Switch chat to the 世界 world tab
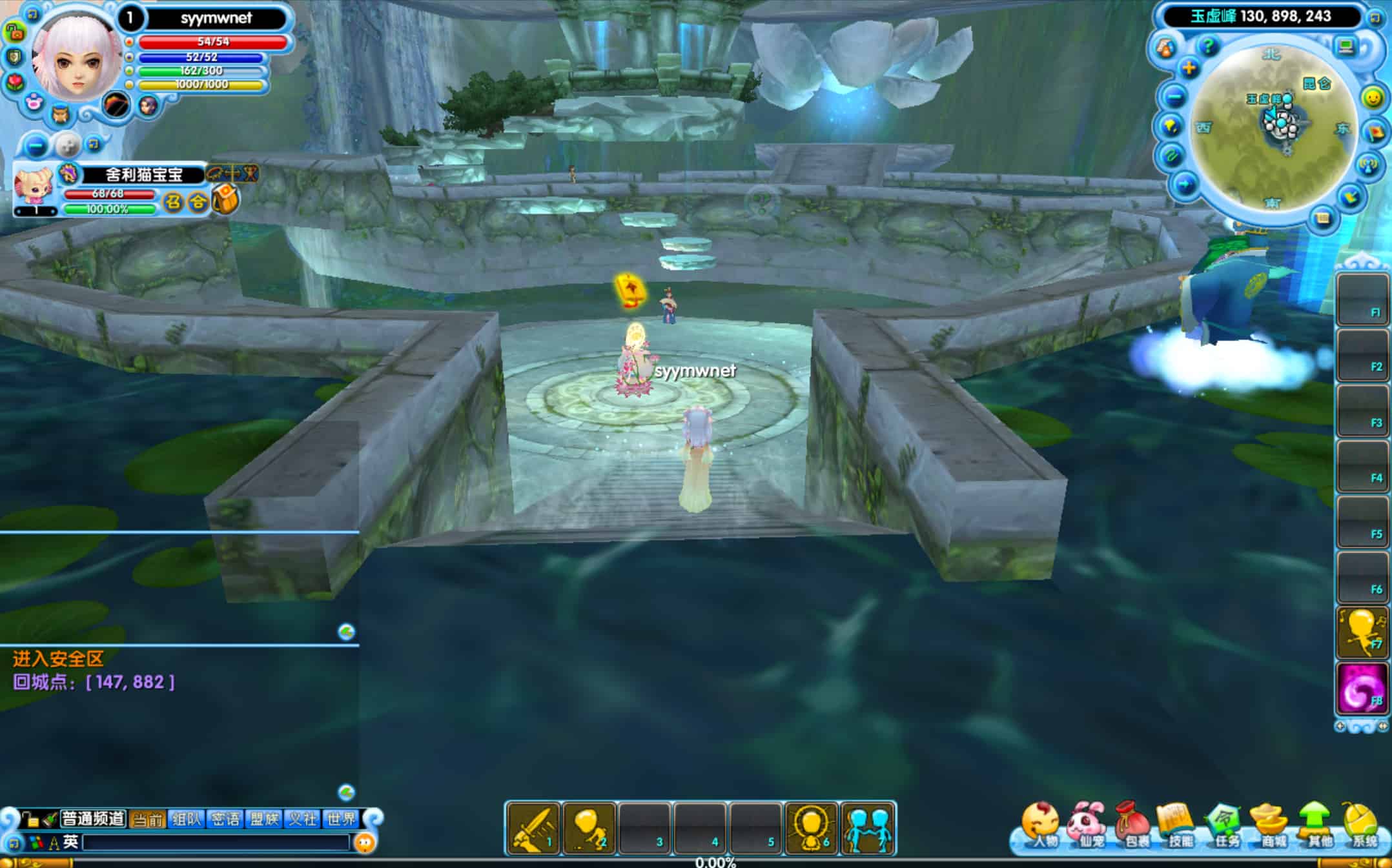Viewport: 1392px width, 868px height. (342, 819)
